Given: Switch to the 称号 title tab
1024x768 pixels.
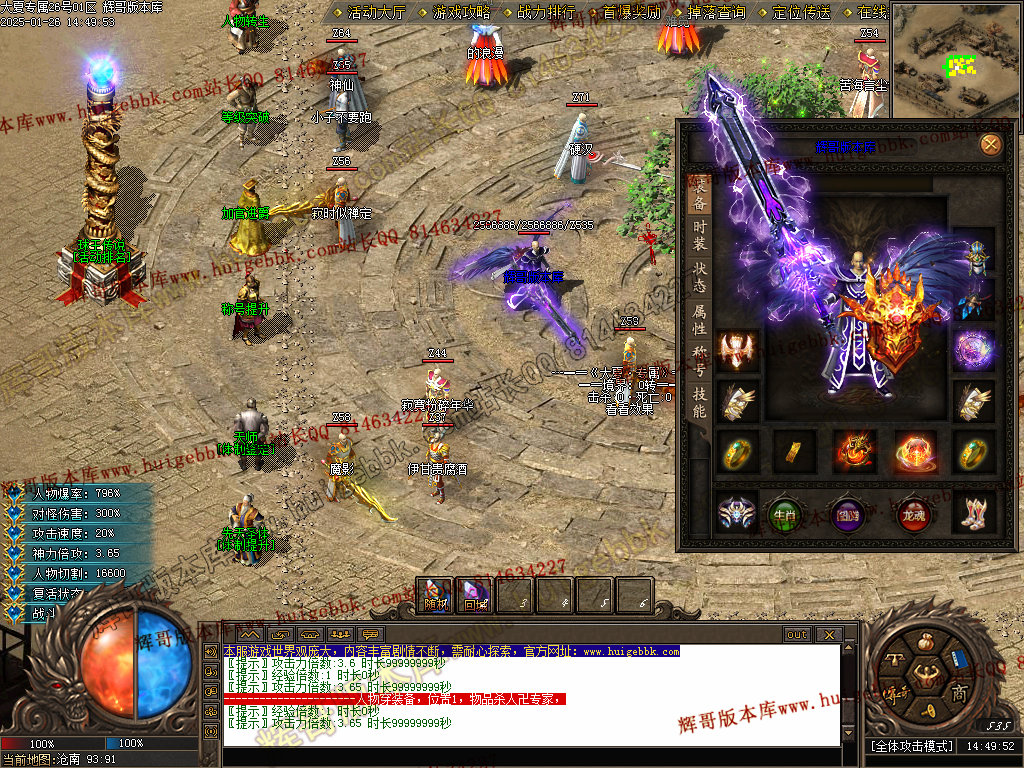Looking at the screenshot, I should click(700, 358).
